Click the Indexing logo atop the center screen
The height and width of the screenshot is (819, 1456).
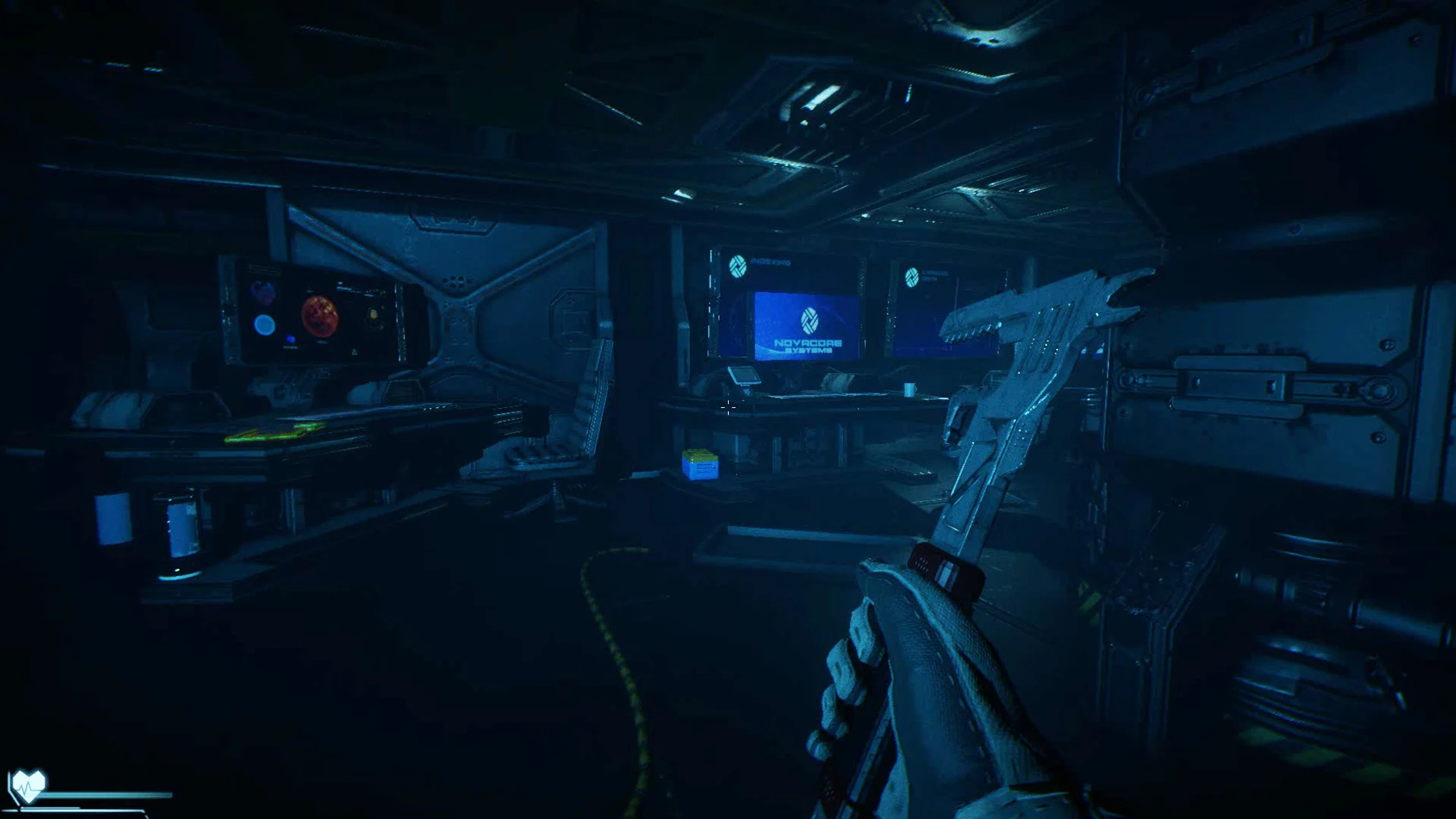click(738, 267)
